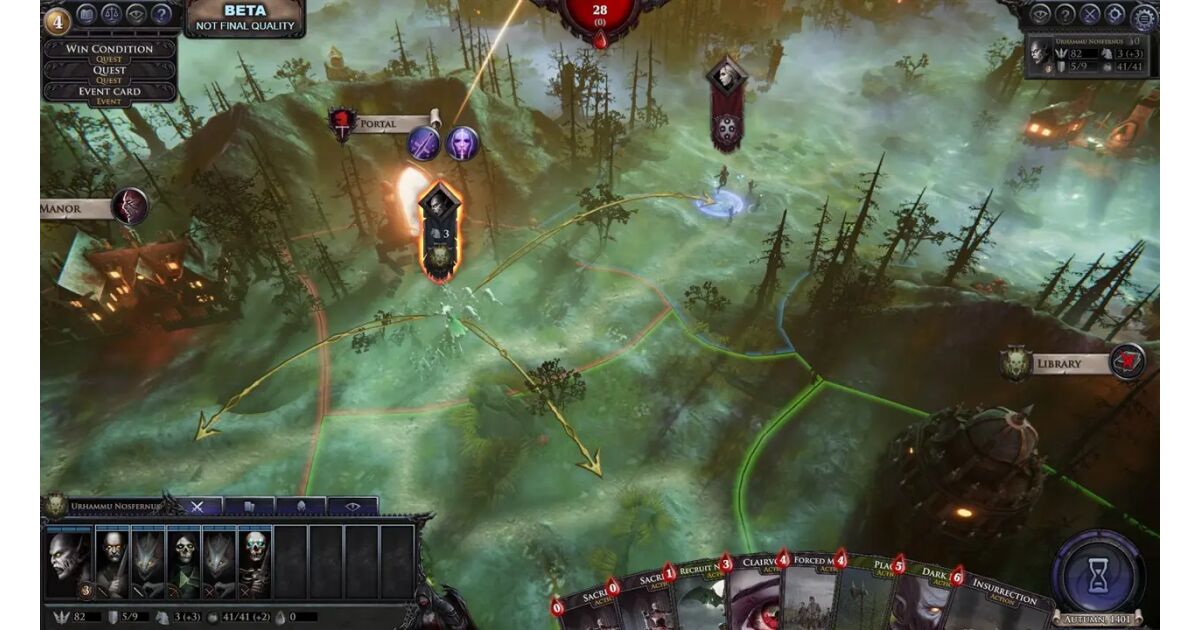
Task: Open the Event Card entry
Action: 109,92
